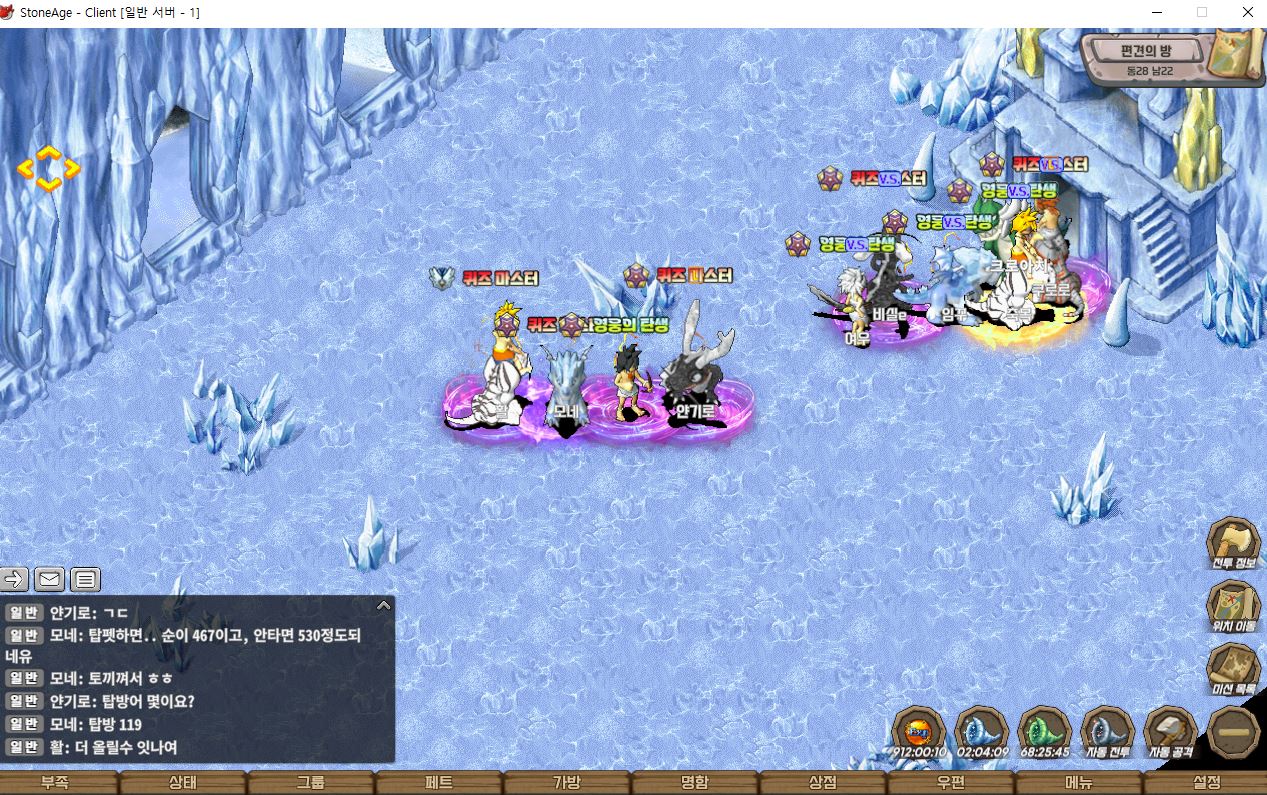Toggle 자동 공격 stone hammer icon
Image resolution: width=1267 pixels, height=795 pixels.
click(x=1170, y=732)
